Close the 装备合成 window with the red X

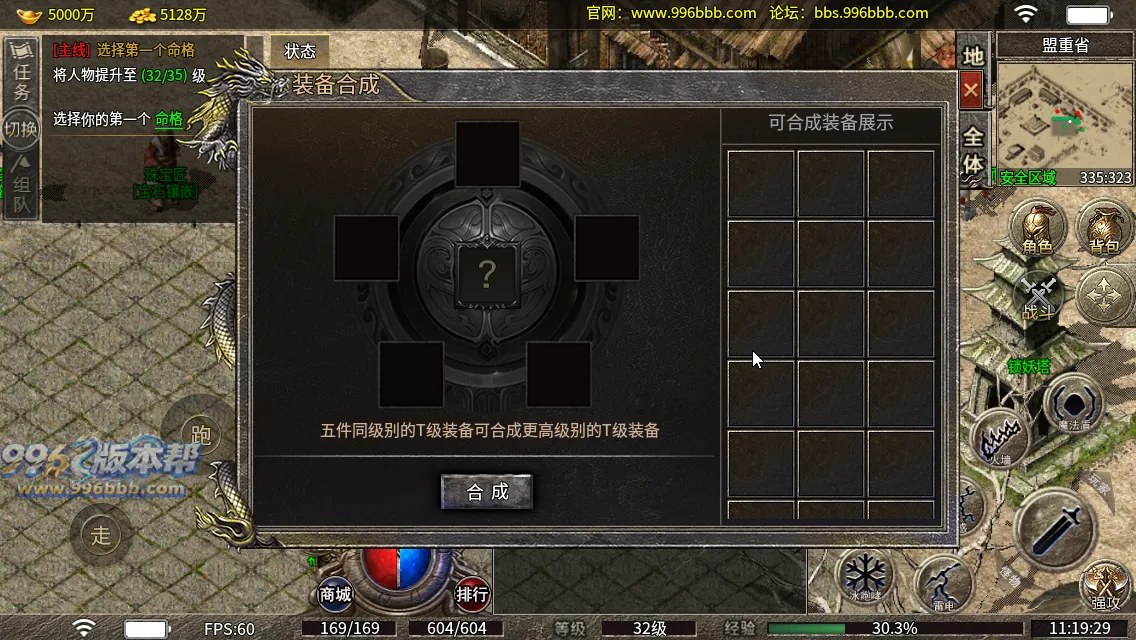pos(970,91)
